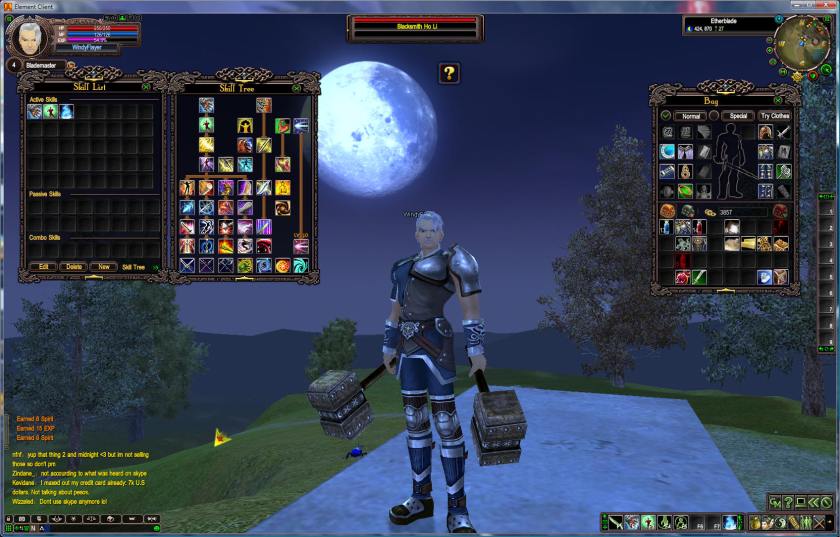This screenshot has height=537, width=840.
Task: Select the cyan swirl skill in Skill Tree
Action: point(301,265)
